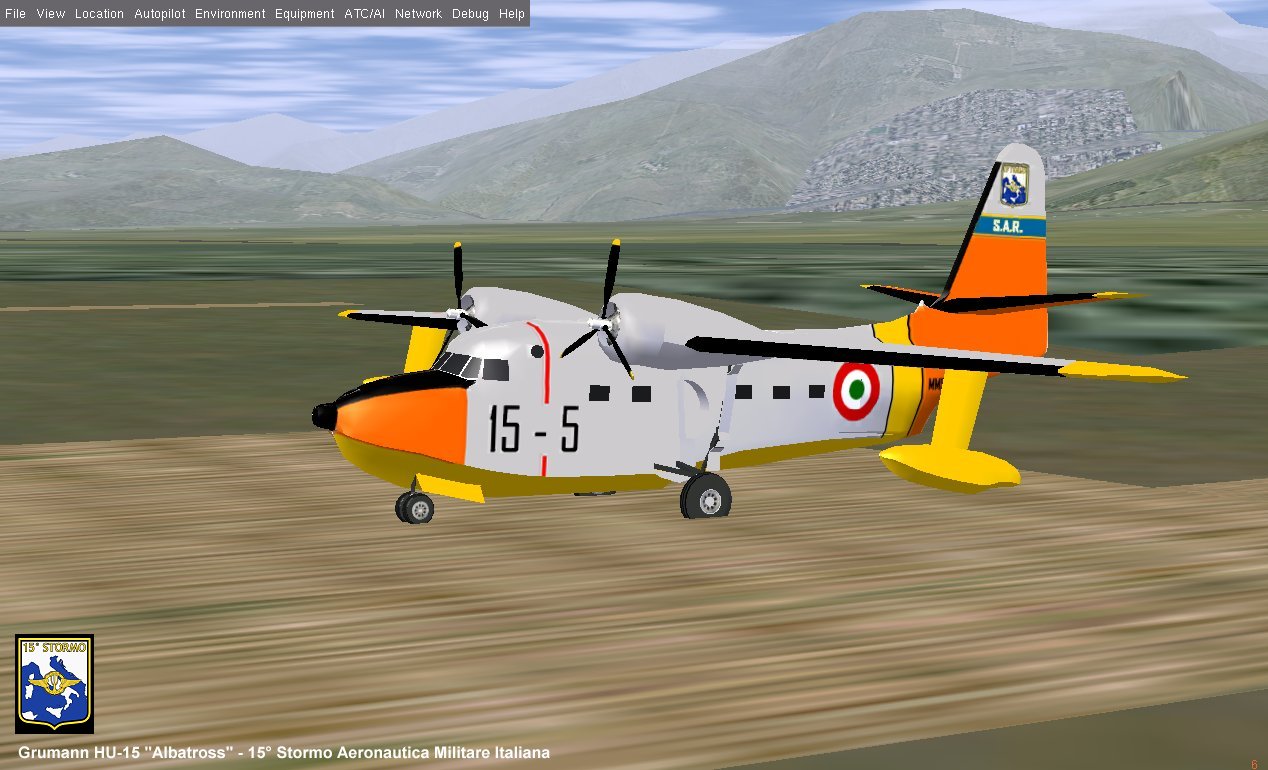1268x770 pixels.
Task: Select the Location menu
Action: coord(99,14)
